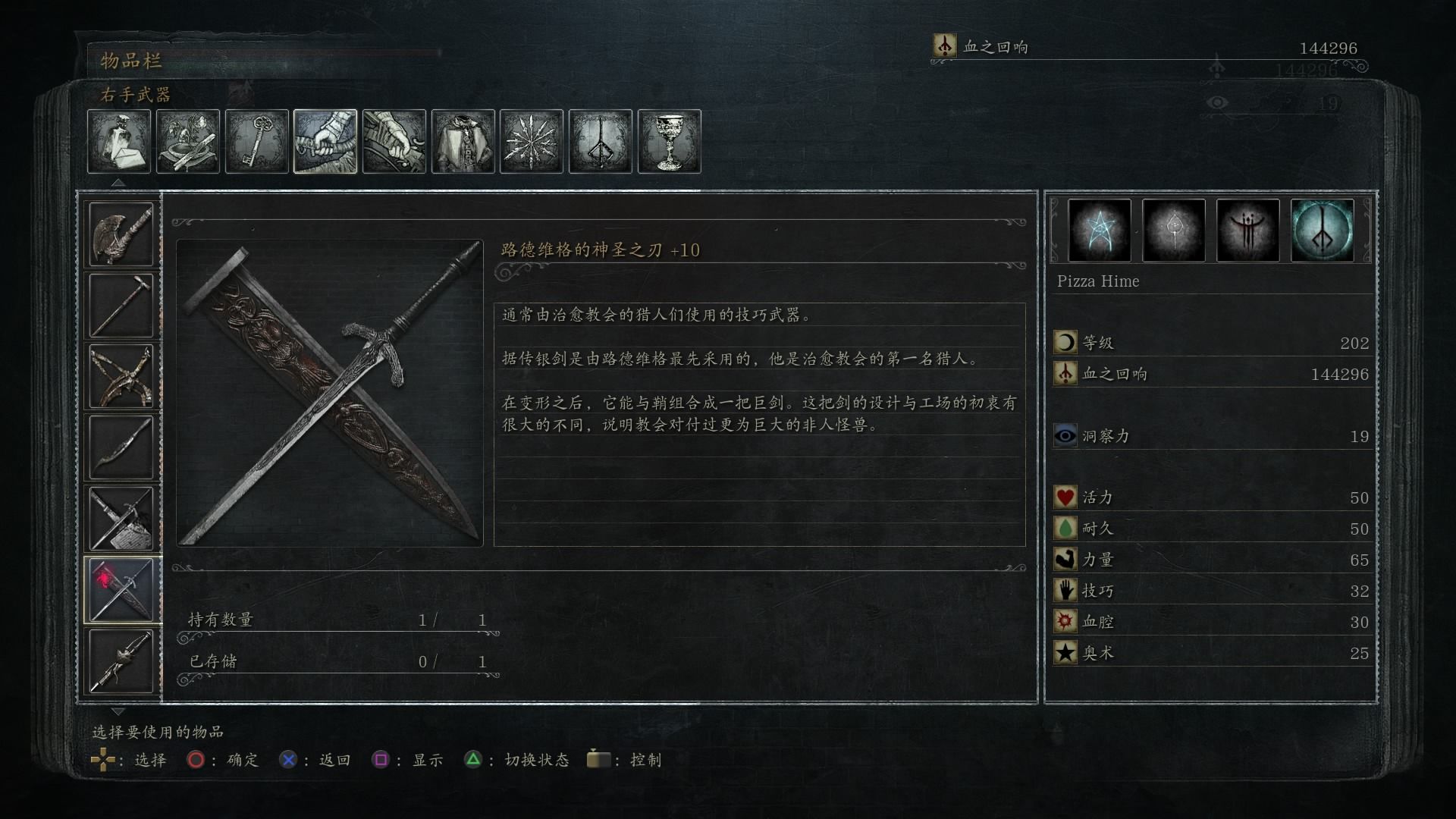This screenshot has height=819, width=1456.
Task: Inspect the dark three-figure rune
Action: tap(1248, 231)
